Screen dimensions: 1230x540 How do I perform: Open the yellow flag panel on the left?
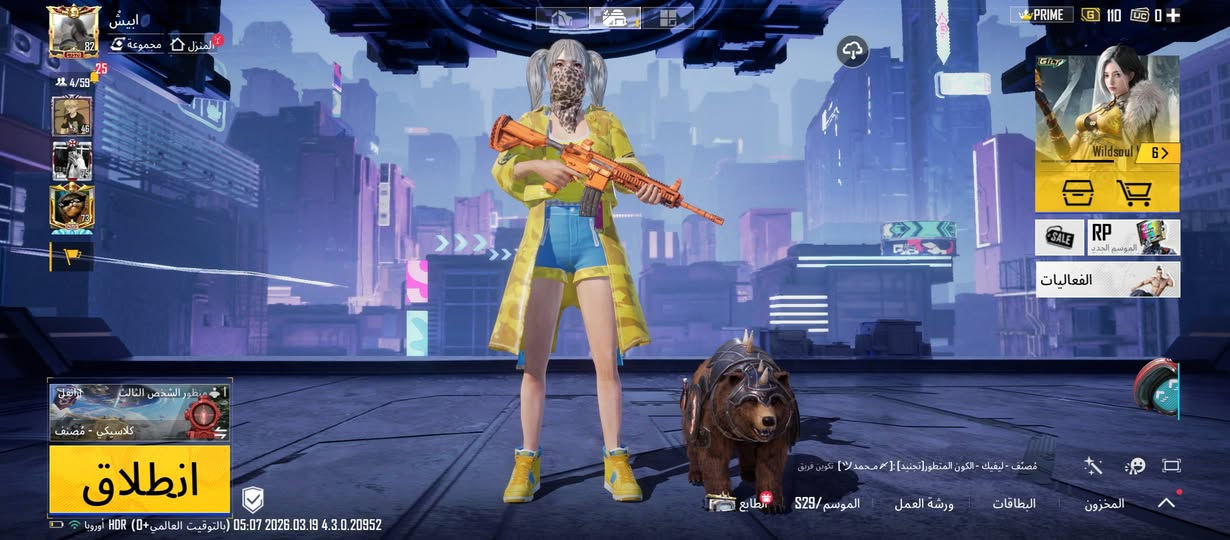click(x=71, y=256)
